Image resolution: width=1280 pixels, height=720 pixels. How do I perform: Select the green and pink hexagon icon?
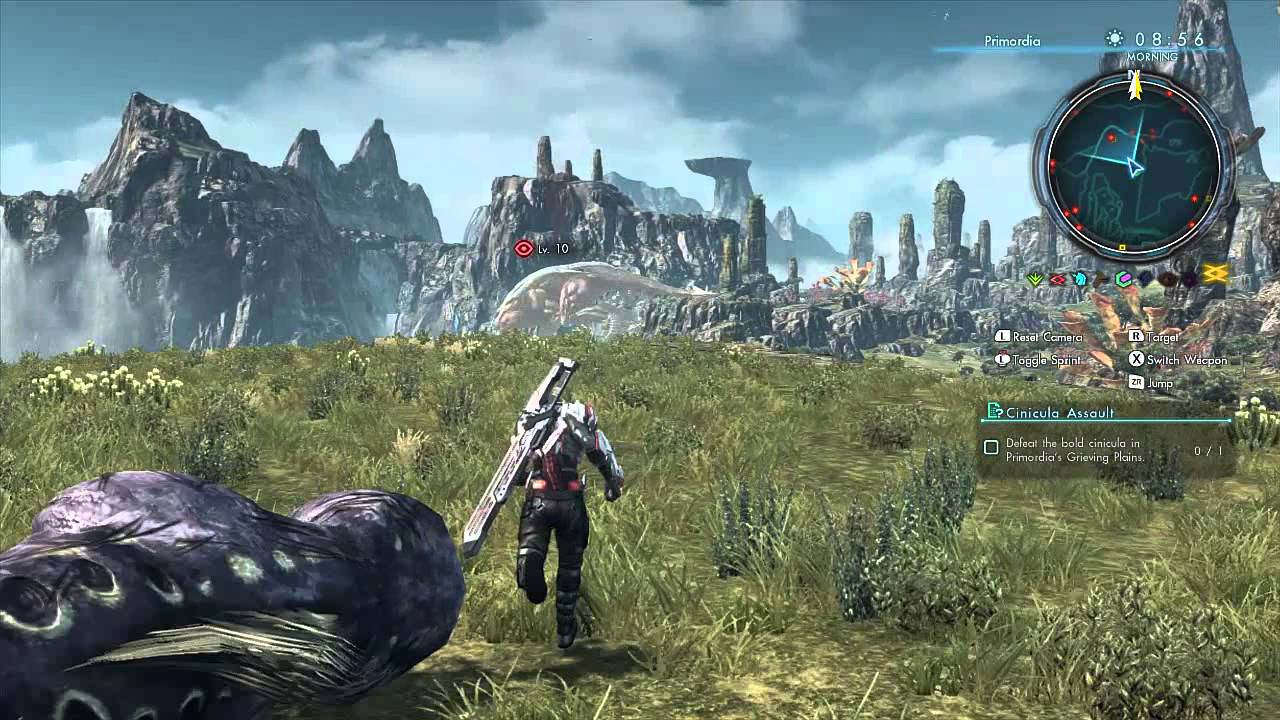pos(1124,279)
